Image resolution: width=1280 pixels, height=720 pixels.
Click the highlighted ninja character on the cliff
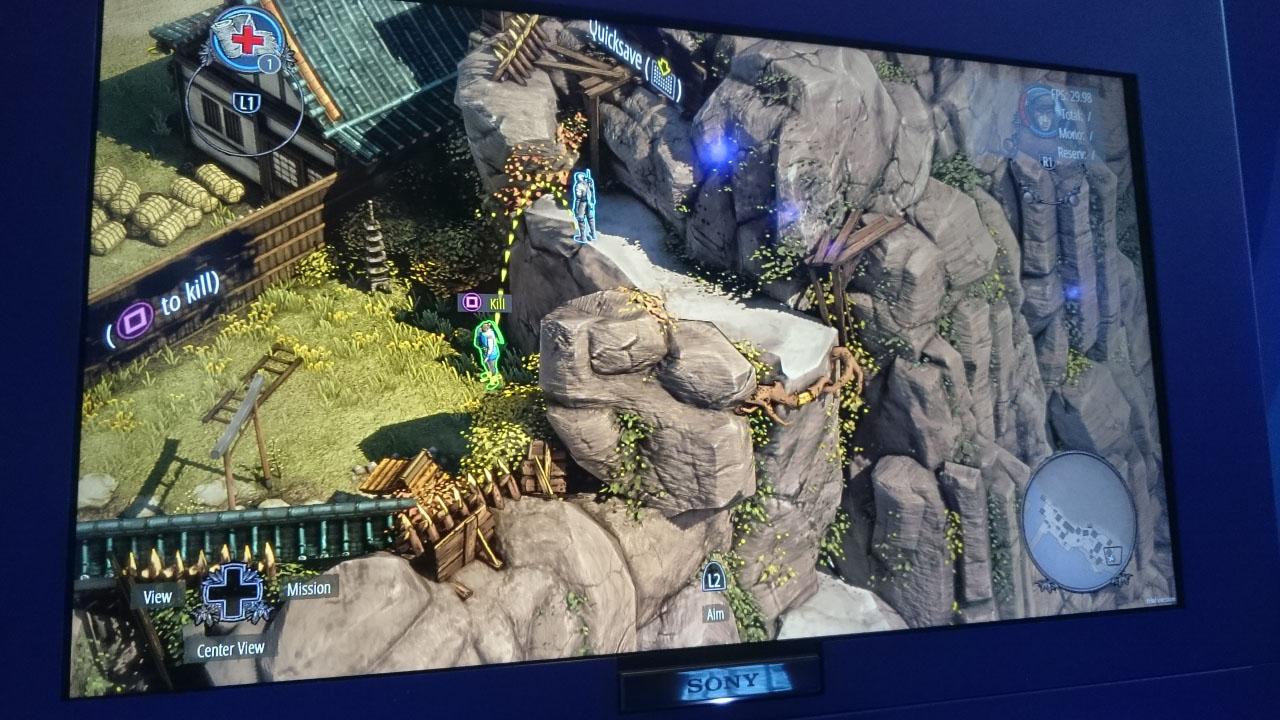tap(582, 205)
